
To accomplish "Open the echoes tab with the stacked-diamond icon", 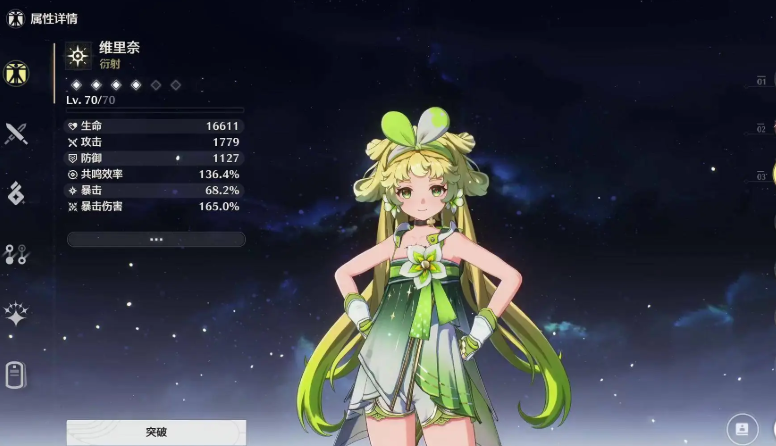I will pos(16,194).
